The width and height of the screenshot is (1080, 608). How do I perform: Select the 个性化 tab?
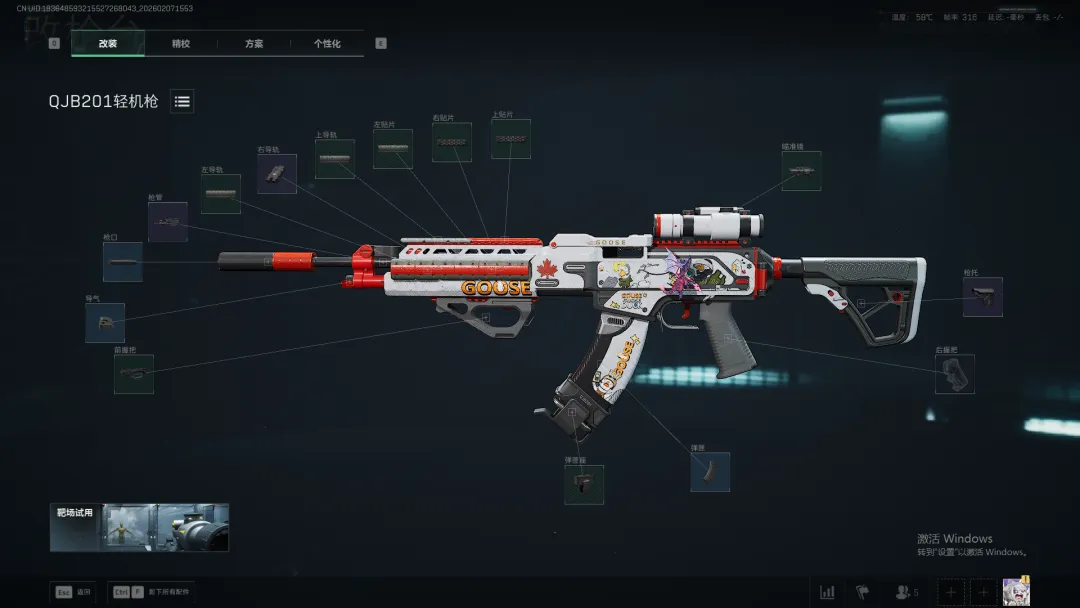(x=327, y=44)
